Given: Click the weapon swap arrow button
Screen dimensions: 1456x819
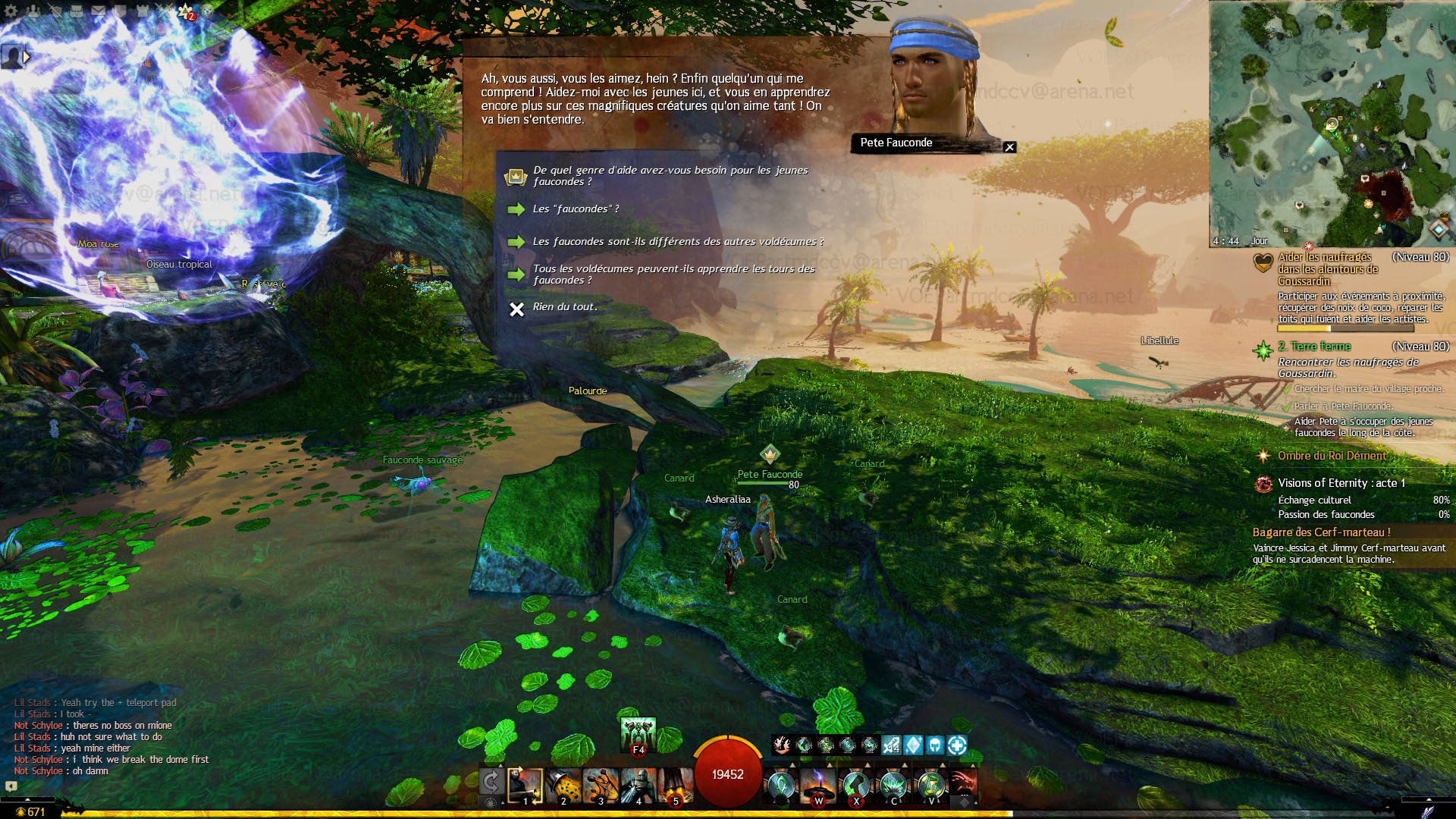Looking at the screenshot, I should coord(491,783).
